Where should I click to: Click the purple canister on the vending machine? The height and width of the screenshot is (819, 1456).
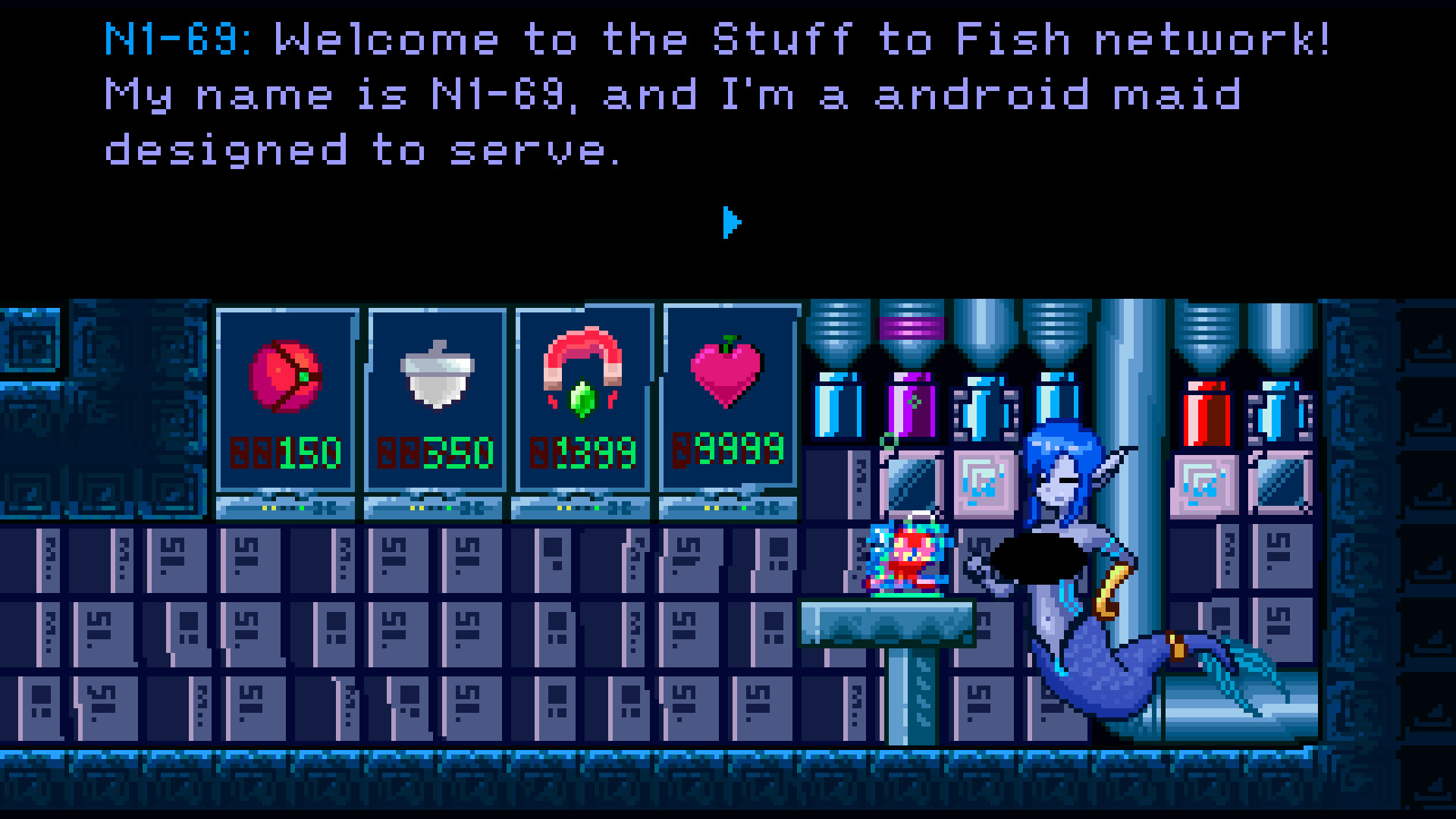[909, 406]
